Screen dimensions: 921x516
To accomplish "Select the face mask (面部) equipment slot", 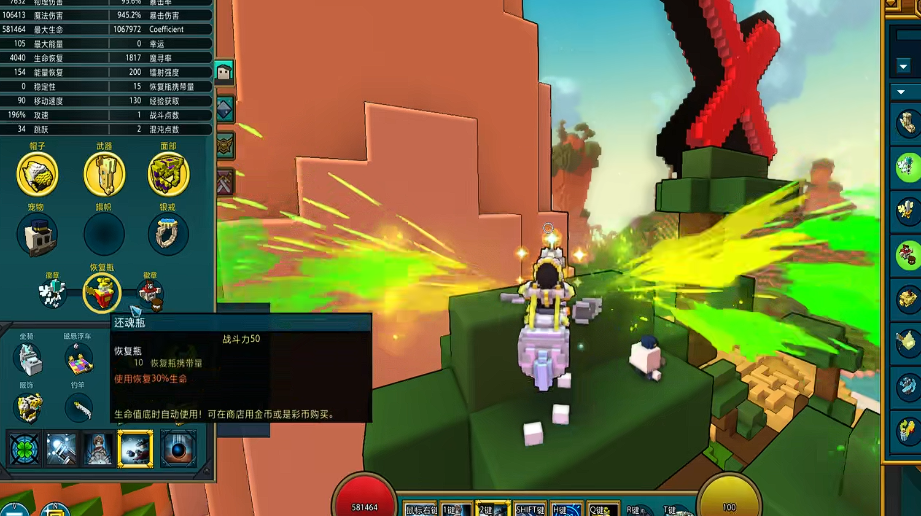I will click(x=168, y=176).
